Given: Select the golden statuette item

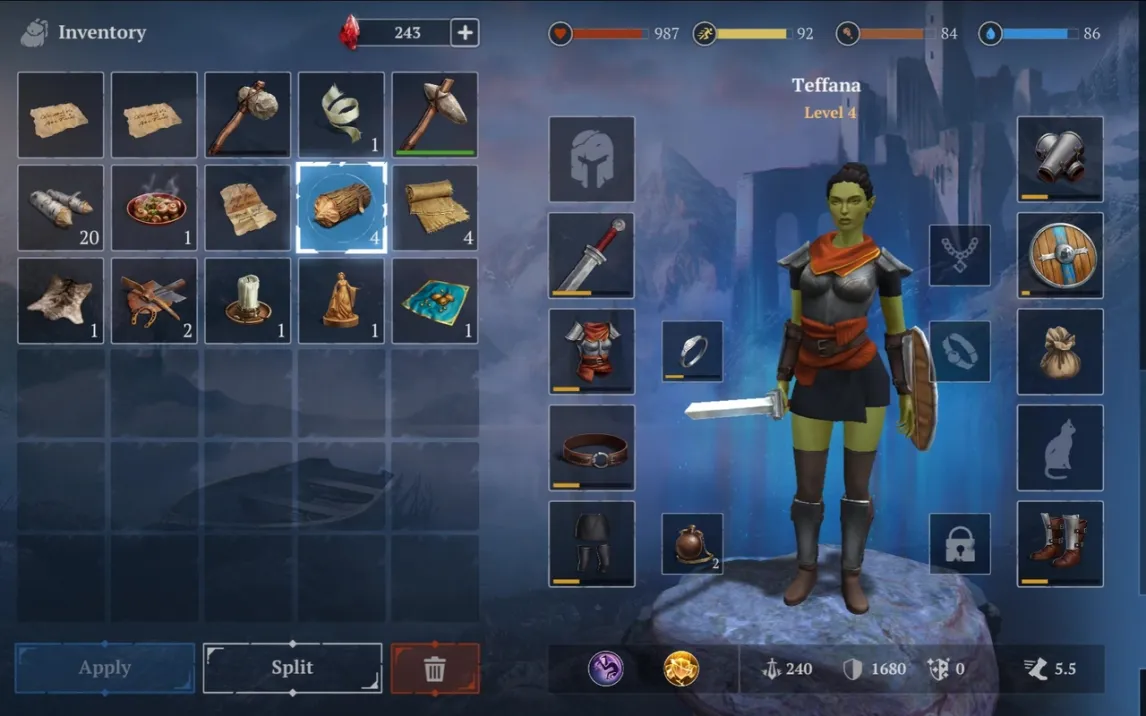Looking at the screenshot, I should tap(342, 301).
